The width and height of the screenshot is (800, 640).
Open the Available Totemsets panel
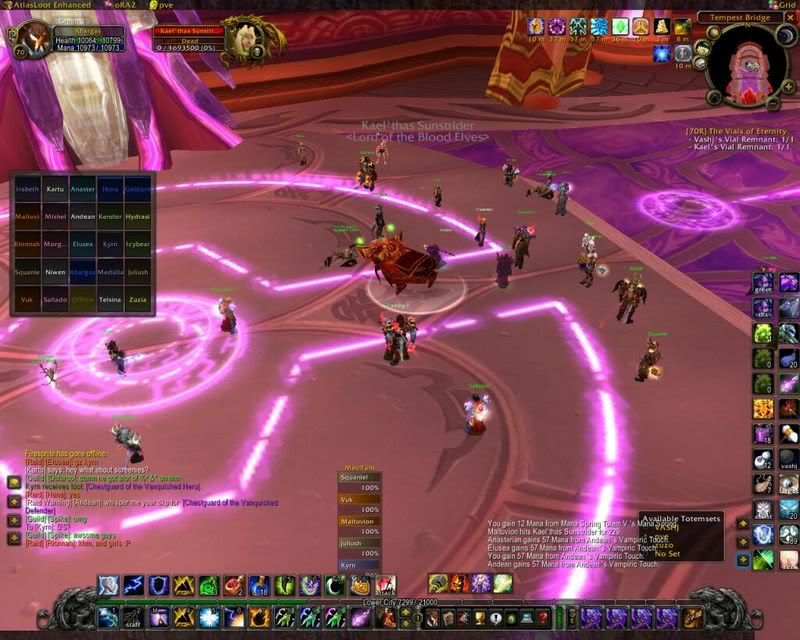680,520
